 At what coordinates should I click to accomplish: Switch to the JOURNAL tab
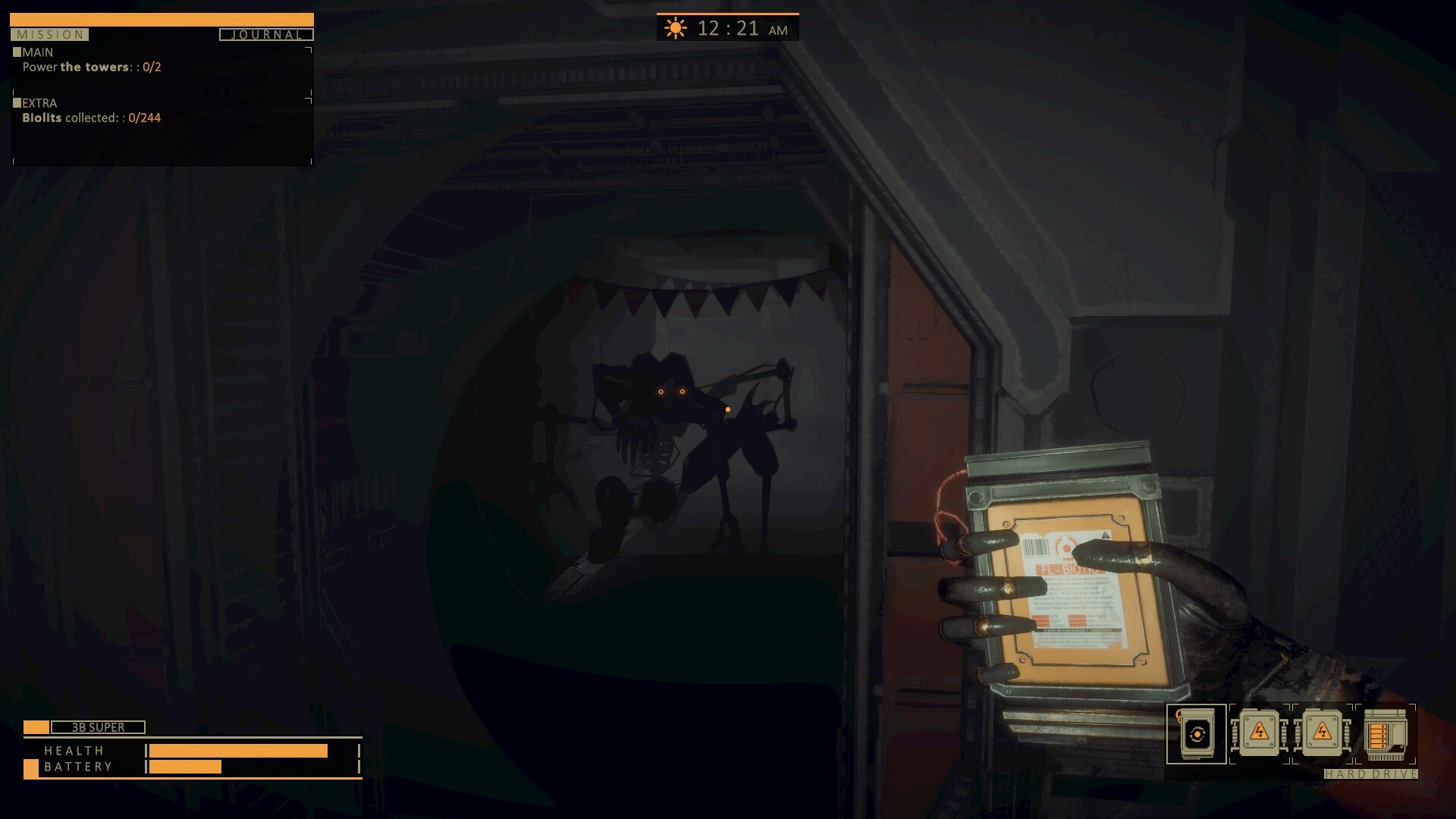[x=265, y=34]
